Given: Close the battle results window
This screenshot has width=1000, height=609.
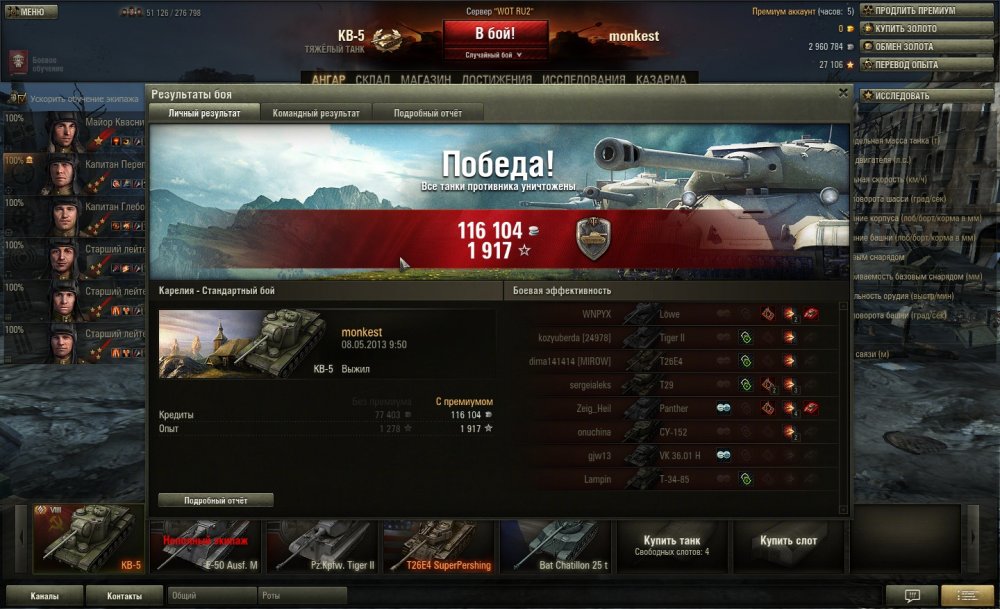Looking at the screenshot, I should tap(843, 93).
